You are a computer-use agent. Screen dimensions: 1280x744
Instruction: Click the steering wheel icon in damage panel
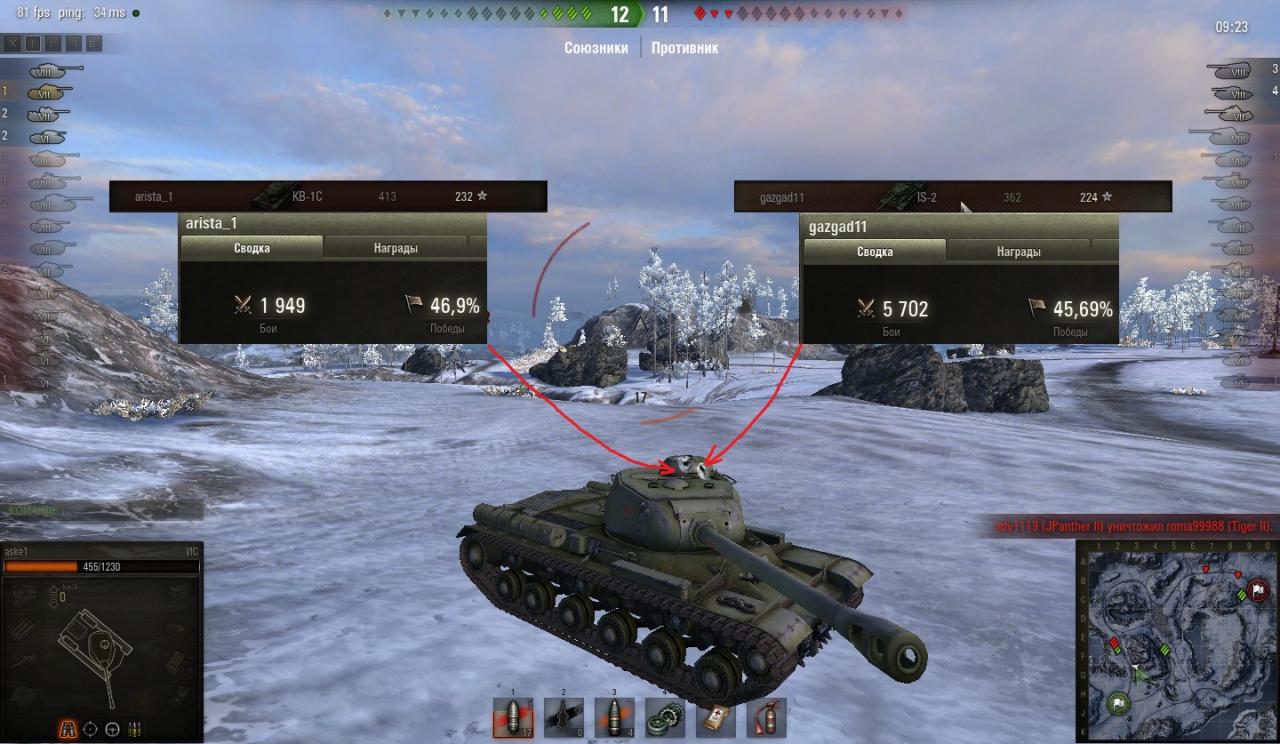tap(112, 728)
